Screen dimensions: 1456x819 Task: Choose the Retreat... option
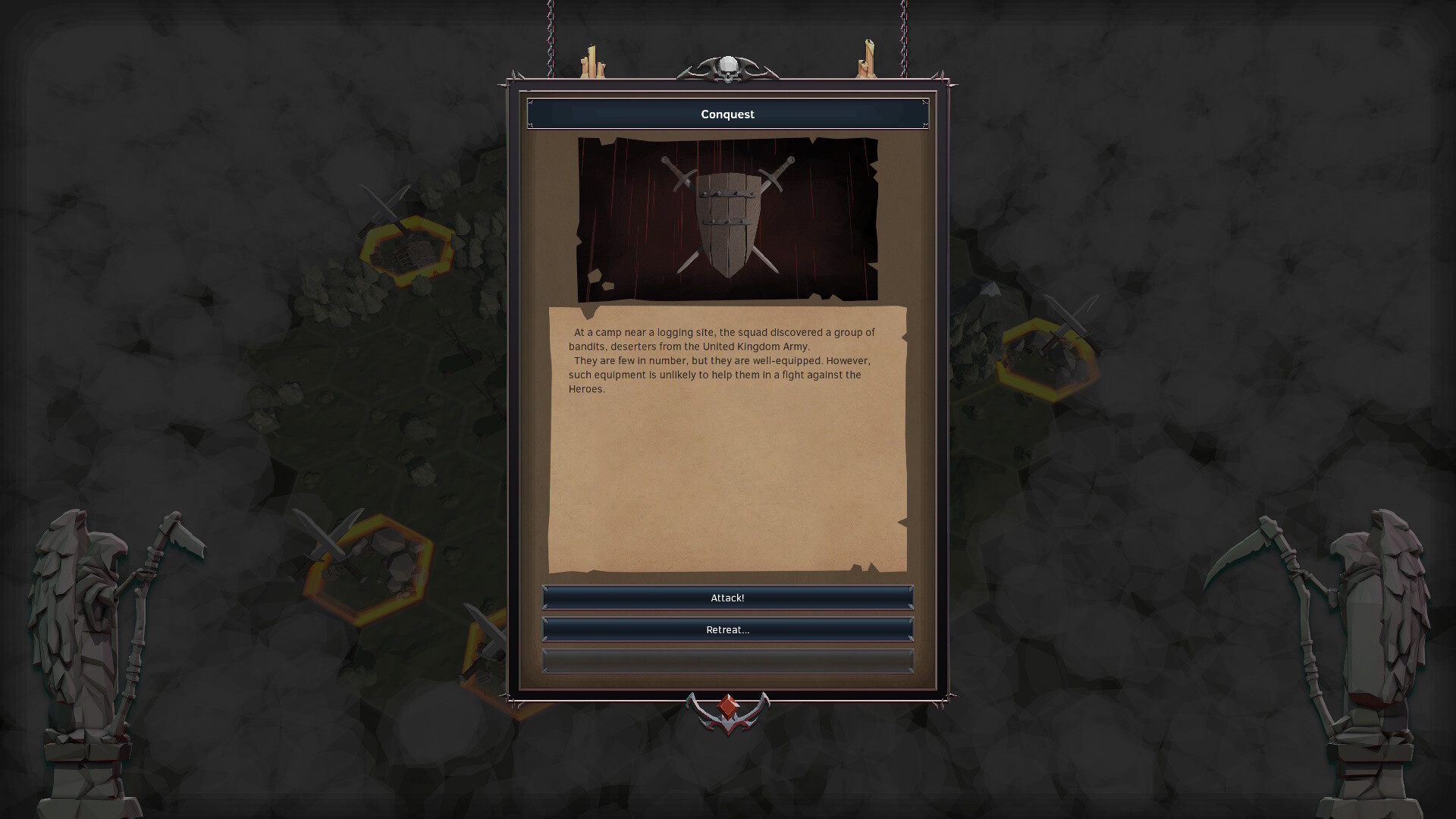pos(727,629)
